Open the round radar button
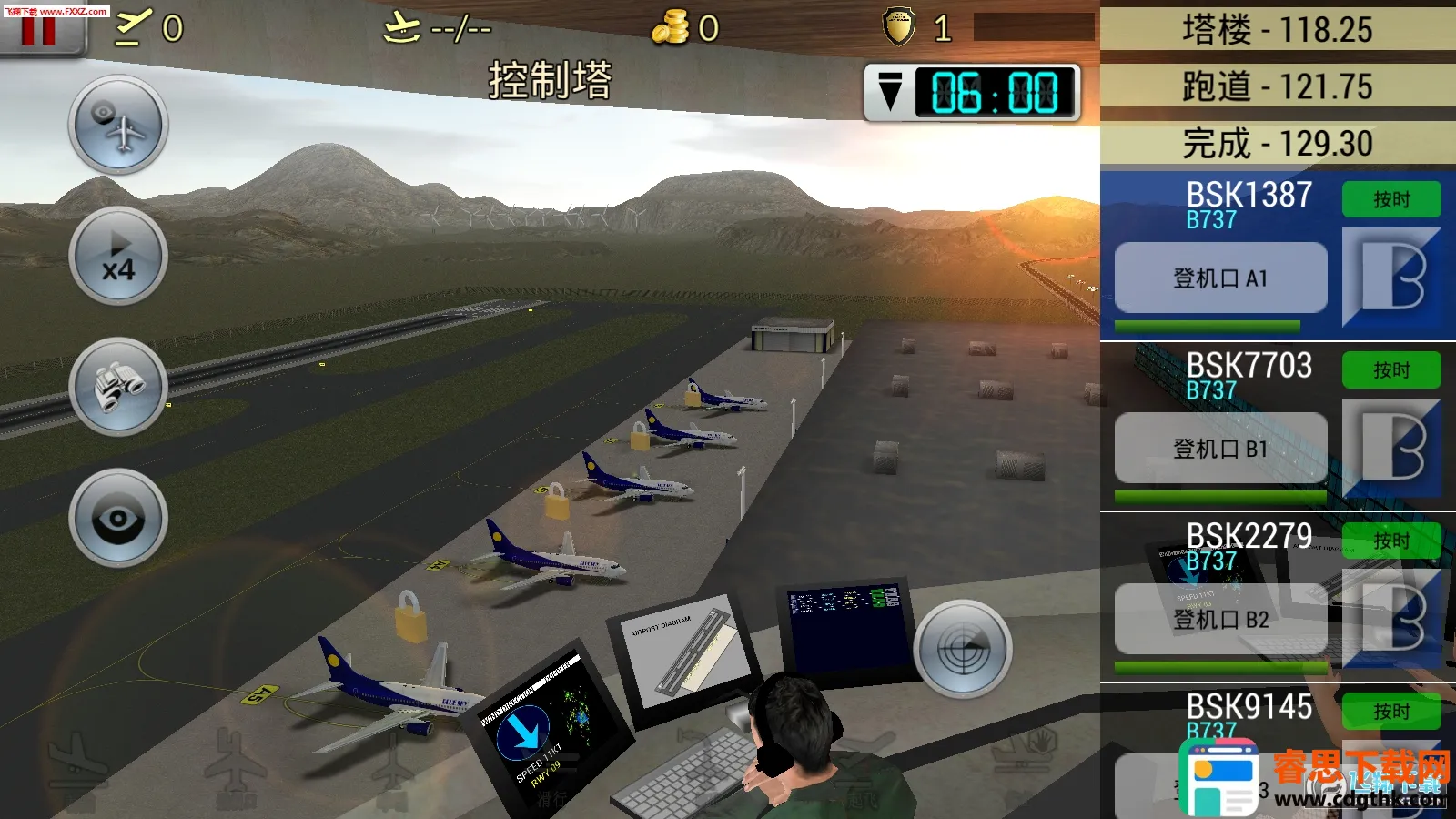The image size is (1456, 819). point(962,649)
